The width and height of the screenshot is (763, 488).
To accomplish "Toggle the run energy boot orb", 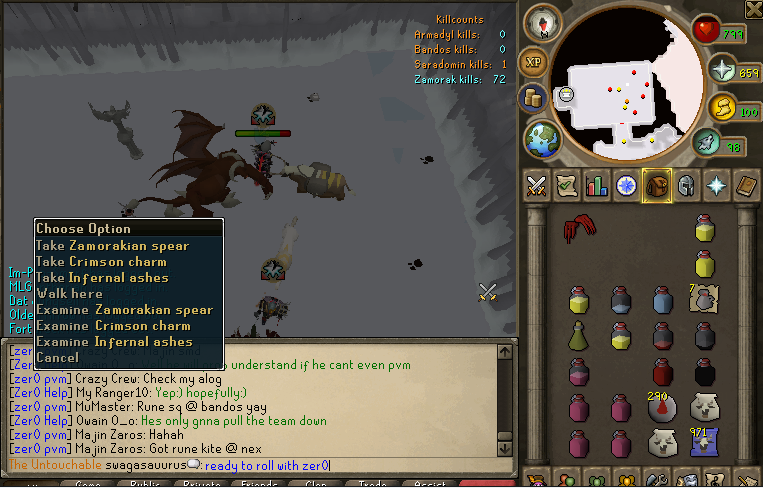I will [708, 144].
